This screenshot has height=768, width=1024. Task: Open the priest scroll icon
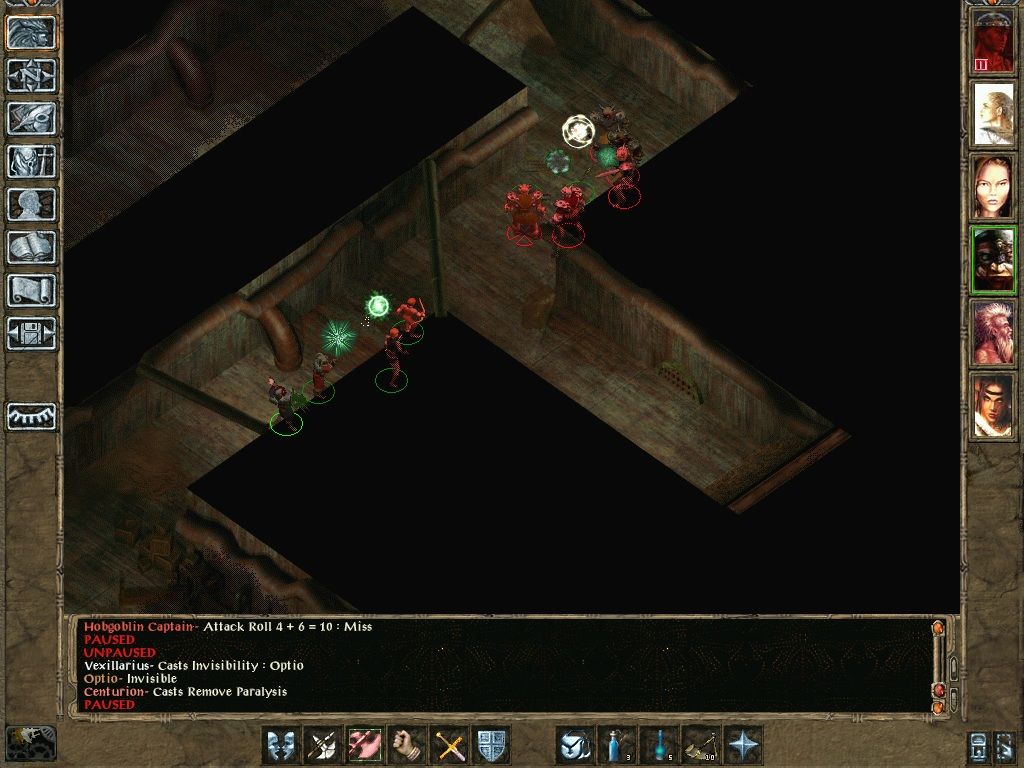point(32,290)
